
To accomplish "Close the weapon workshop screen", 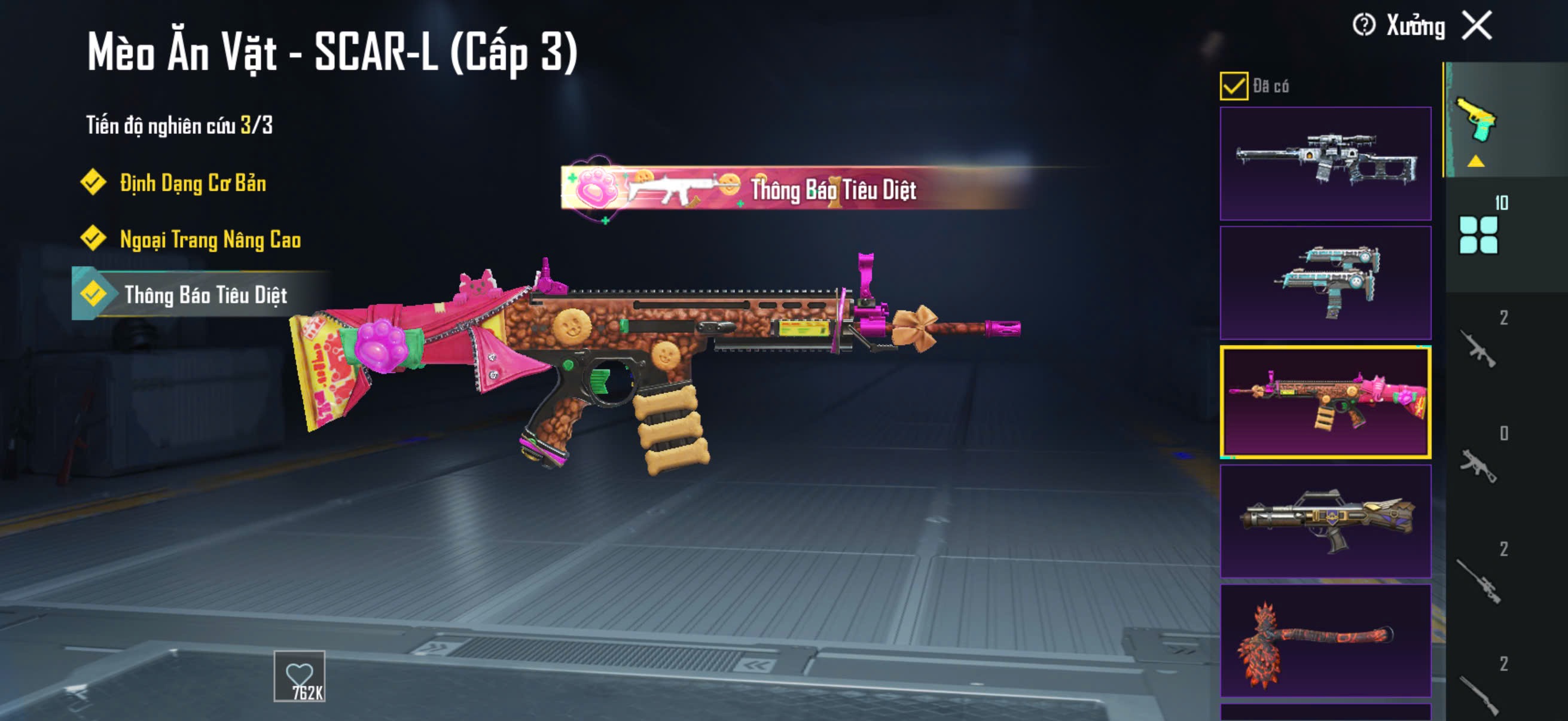I will (x=1477, y=26).
